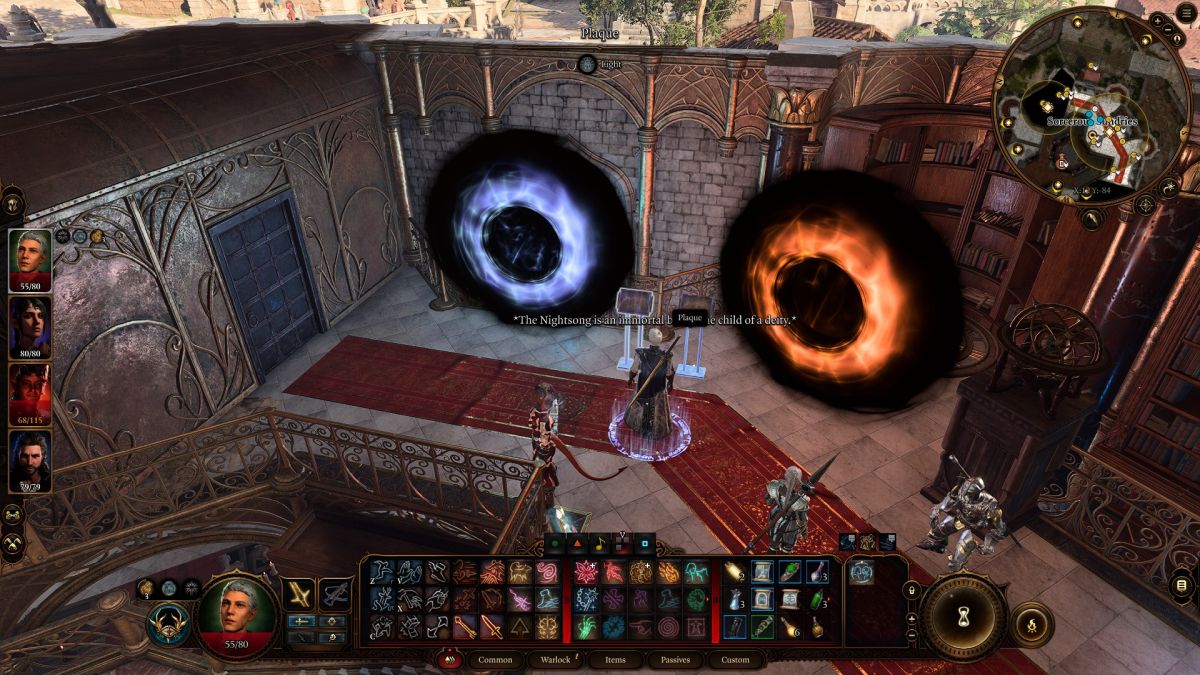This screenshot has height=675, width=1200.
Task: Open the campfire rest button
Action: tap(1033, 624)
